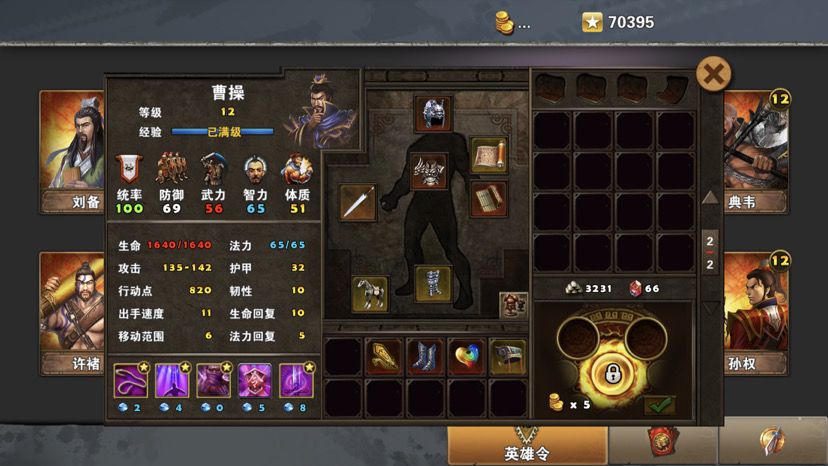Confirm with the green checkmark button
This screenshot has width=828, height=466.
659,405
